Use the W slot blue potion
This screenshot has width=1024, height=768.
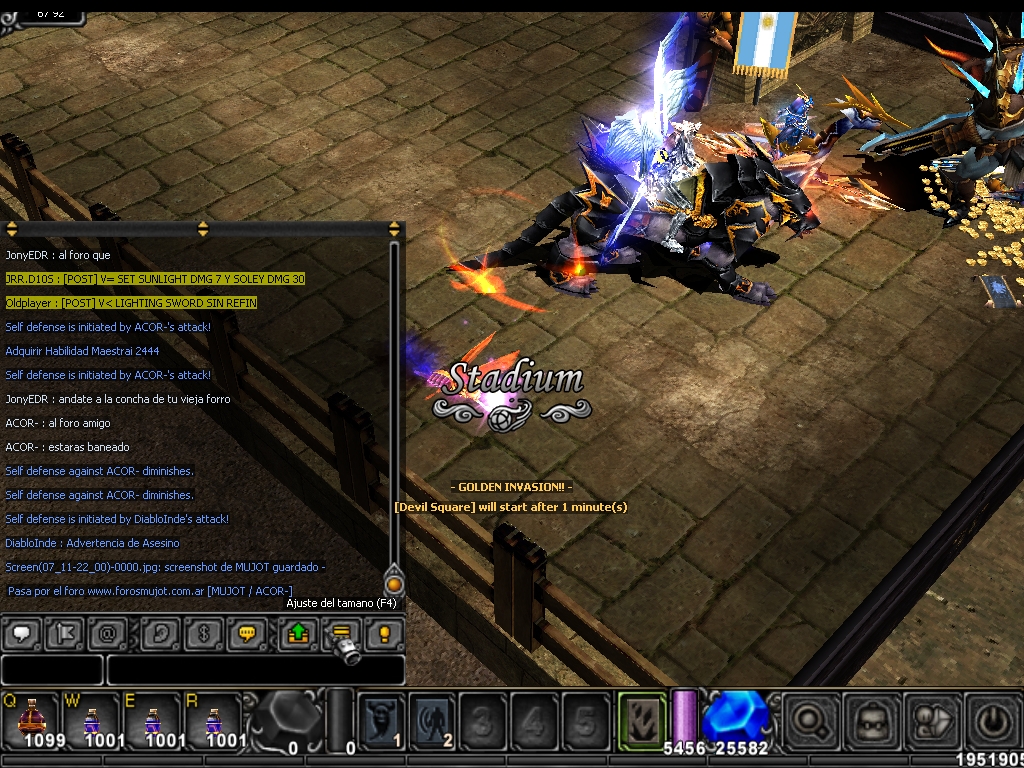(92, 719)
